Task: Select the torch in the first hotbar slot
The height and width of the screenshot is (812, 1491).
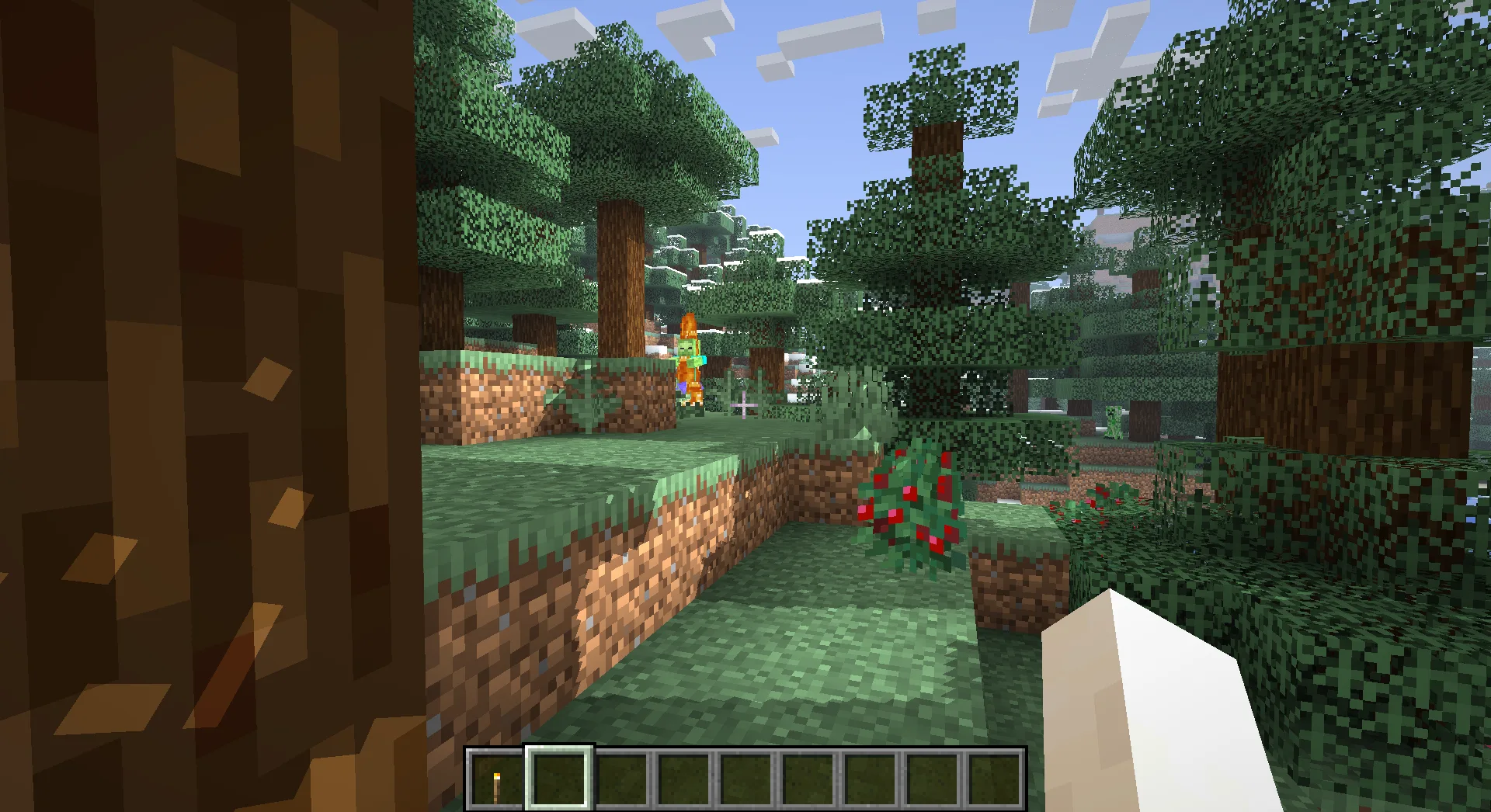Action: pos(495,779)
